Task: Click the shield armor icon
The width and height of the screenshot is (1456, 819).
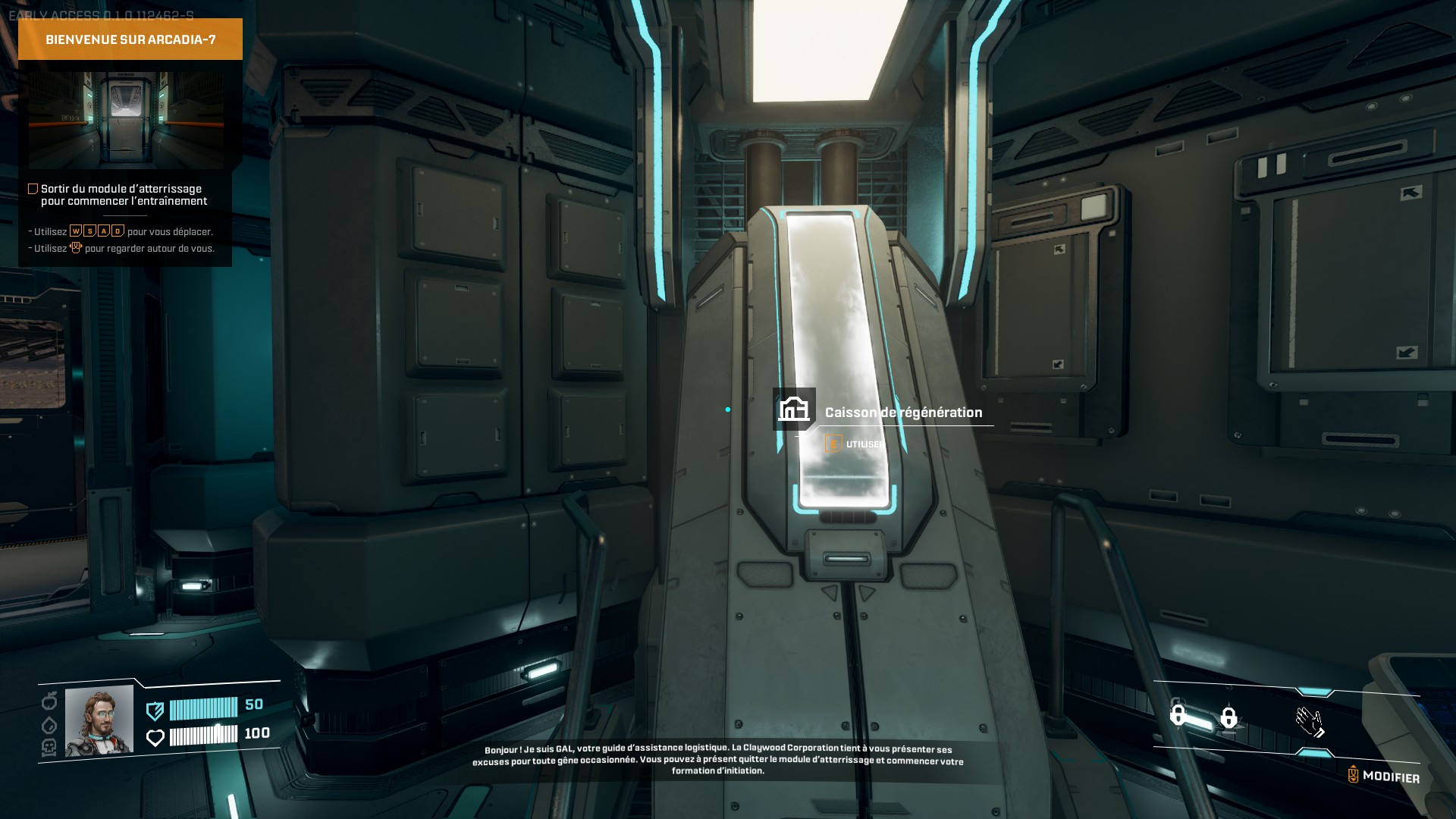Action: (x=155, y=711)
